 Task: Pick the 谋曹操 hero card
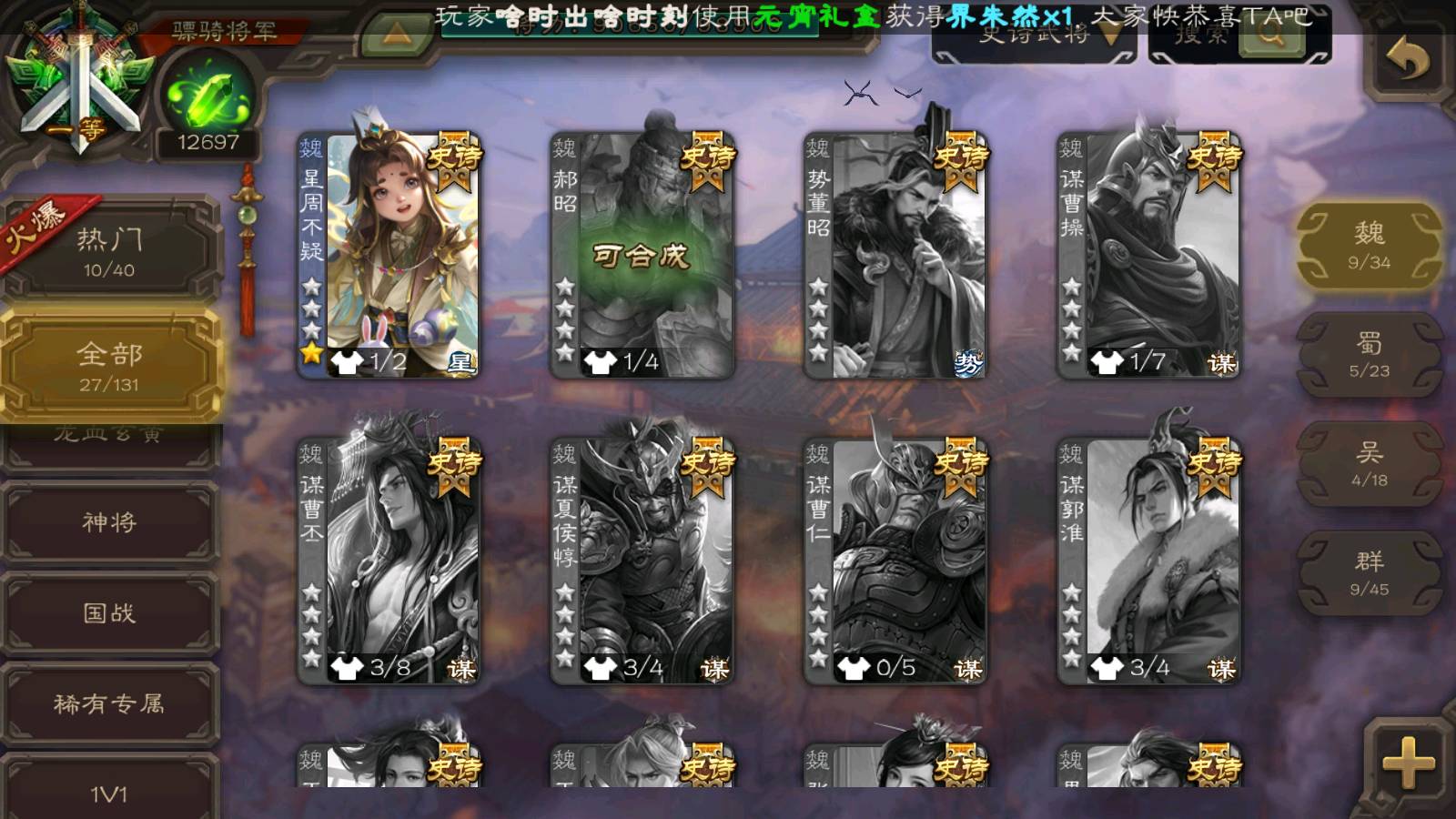click(1148, 255)
